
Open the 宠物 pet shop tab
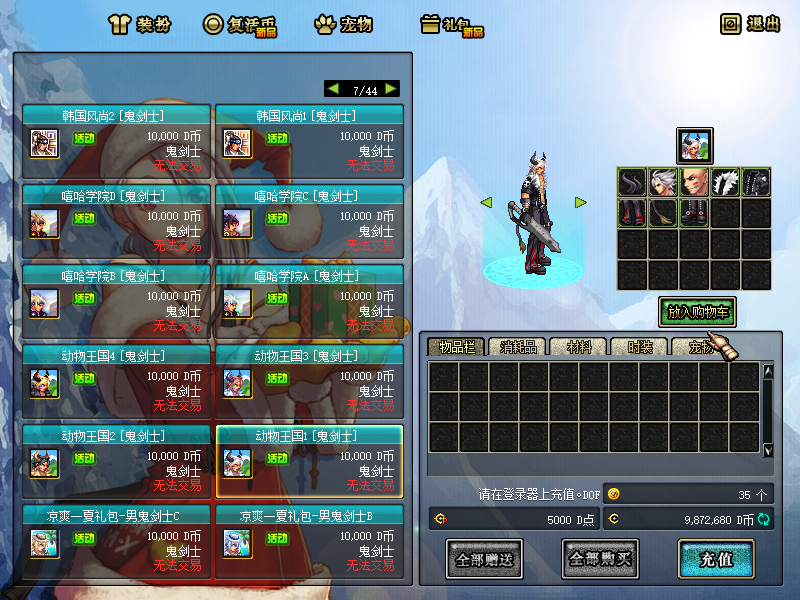[343, 24]
